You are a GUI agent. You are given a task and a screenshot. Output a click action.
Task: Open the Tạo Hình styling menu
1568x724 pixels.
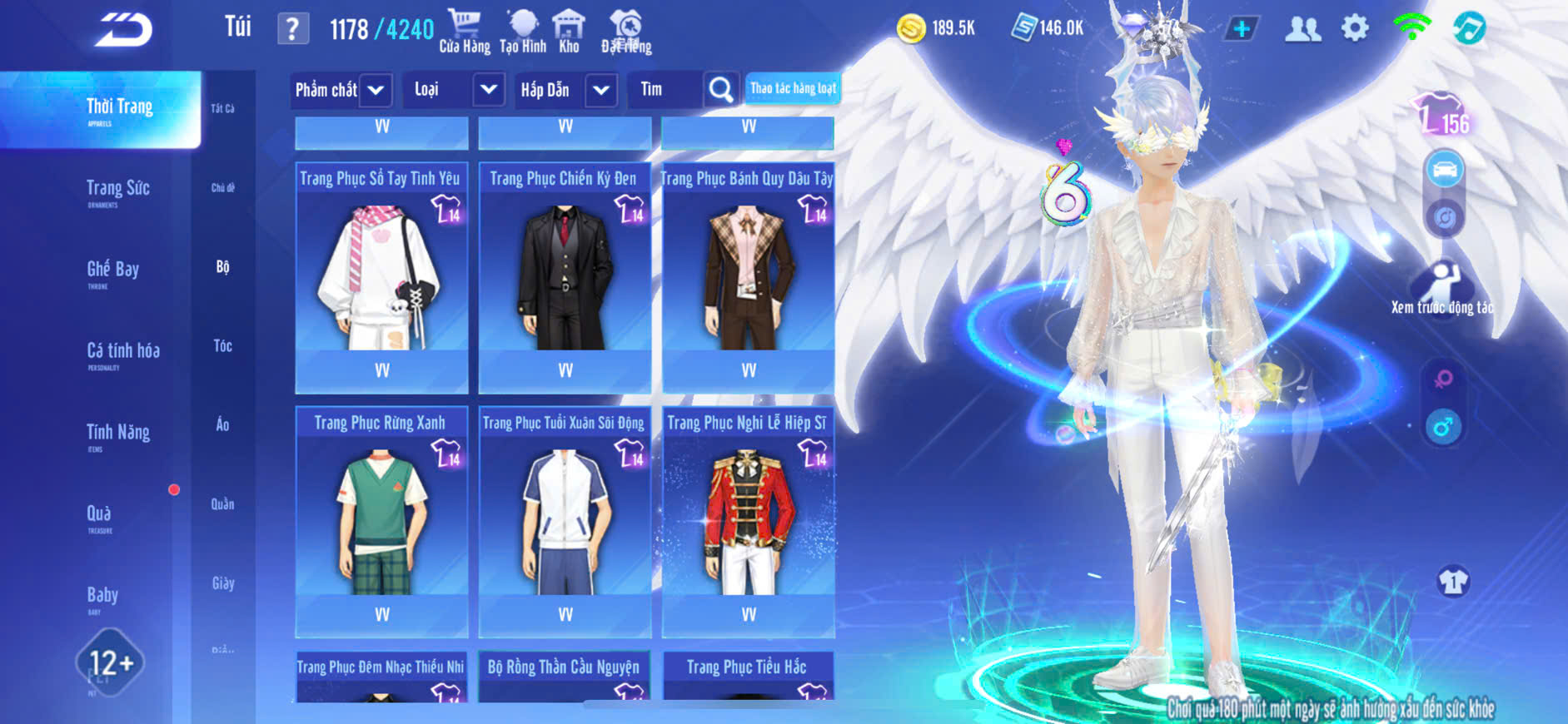click(523, 32)
